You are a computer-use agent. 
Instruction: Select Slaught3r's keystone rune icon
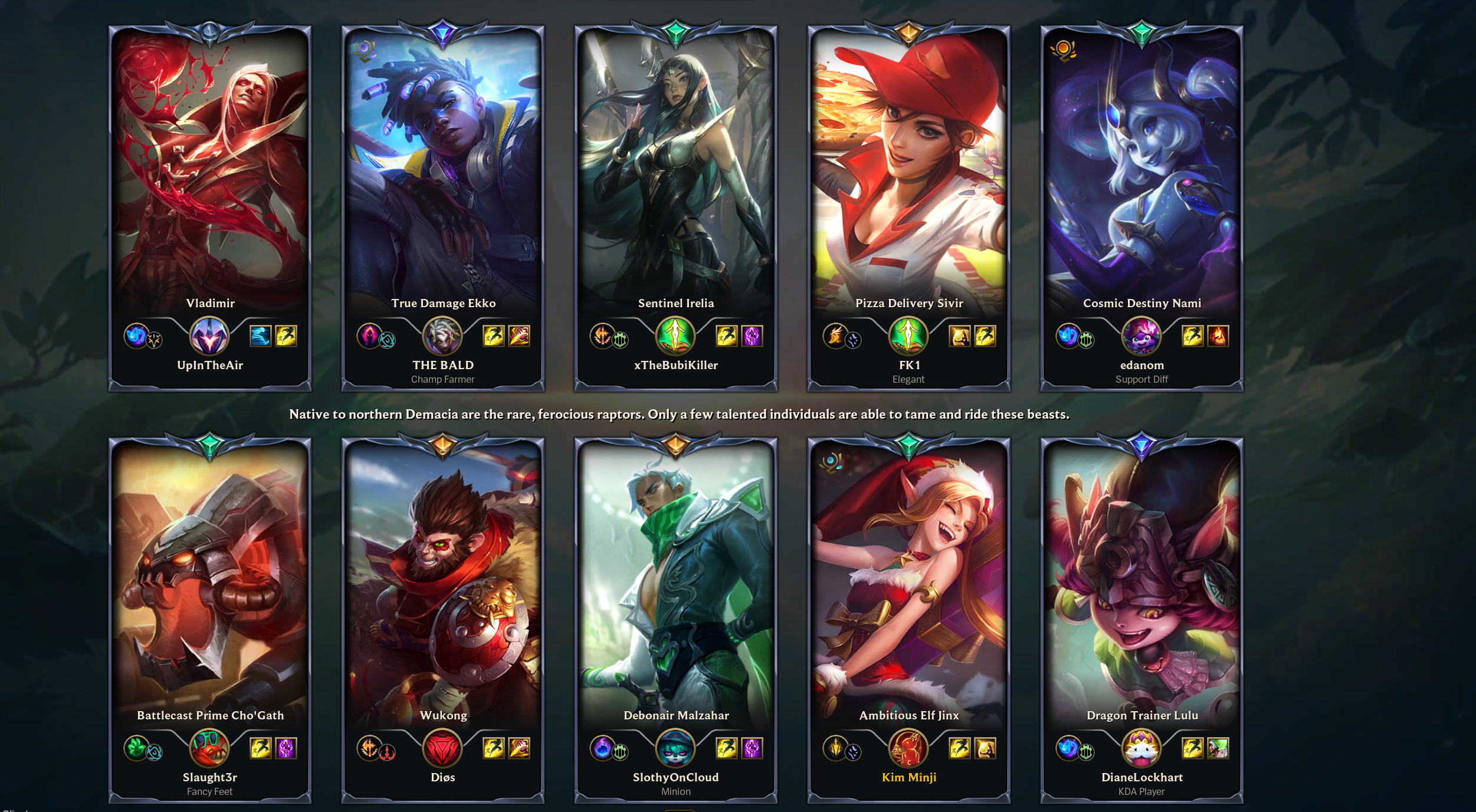(136, 748)
